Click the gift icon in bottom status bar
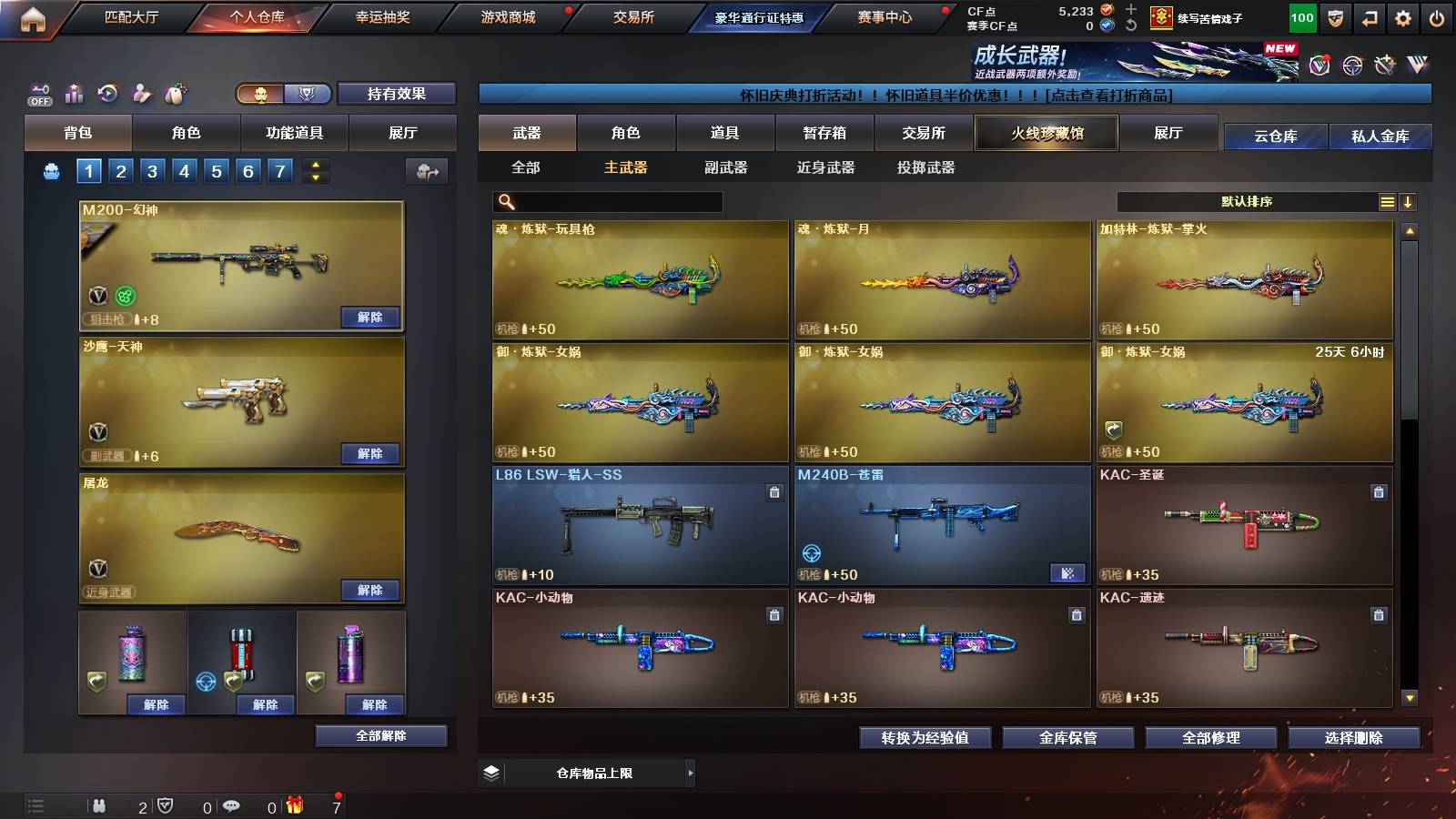This screenshot has width=1456, height=819. tap(293, 805)
